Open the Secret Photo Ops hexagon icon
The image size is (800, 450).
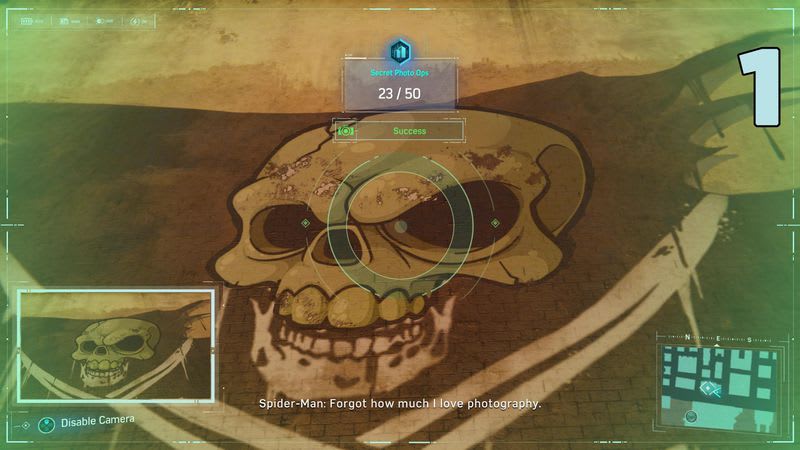click(400, 51)
